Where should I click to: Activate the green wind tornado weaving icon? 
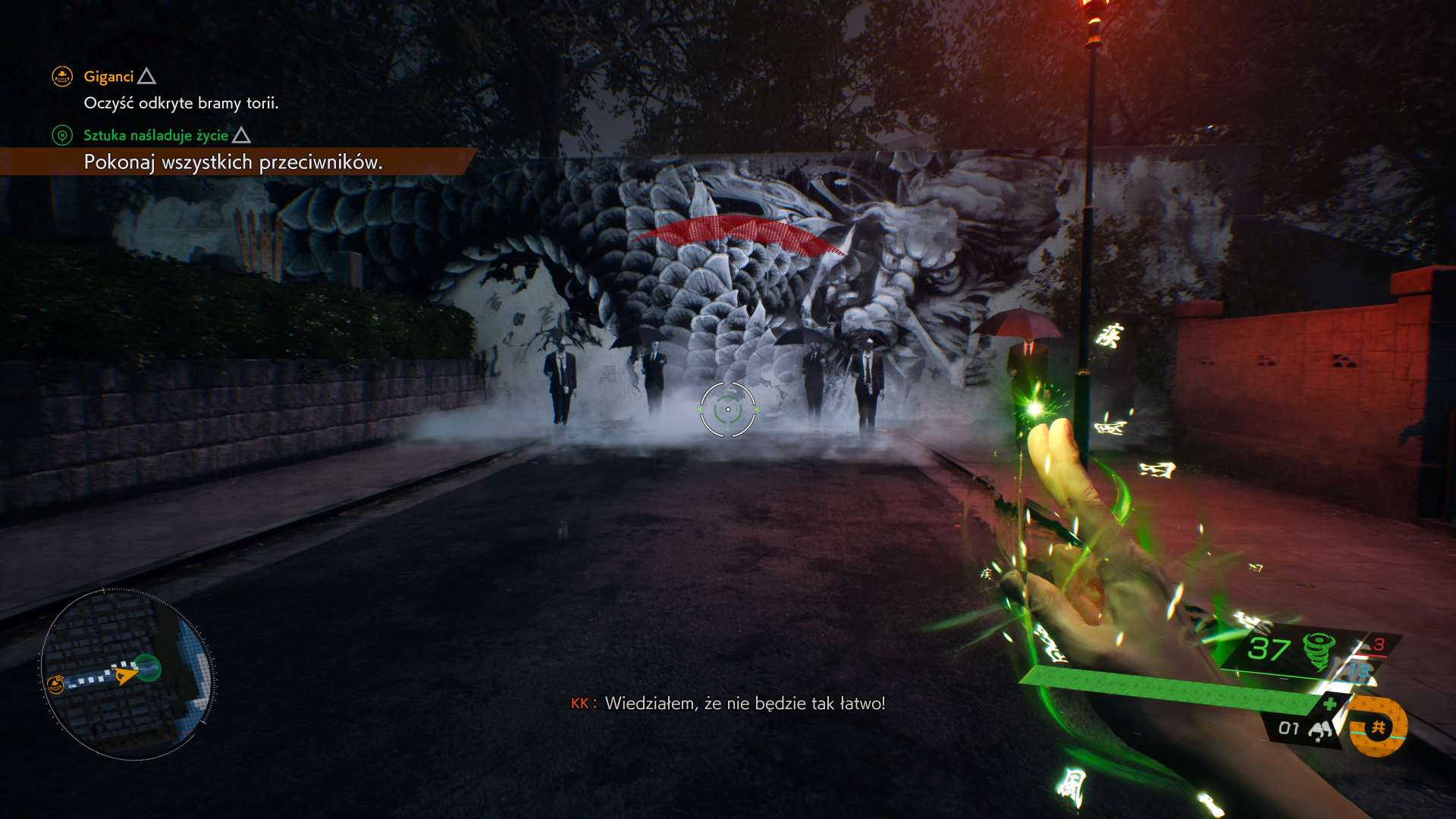coord(1318,650)
